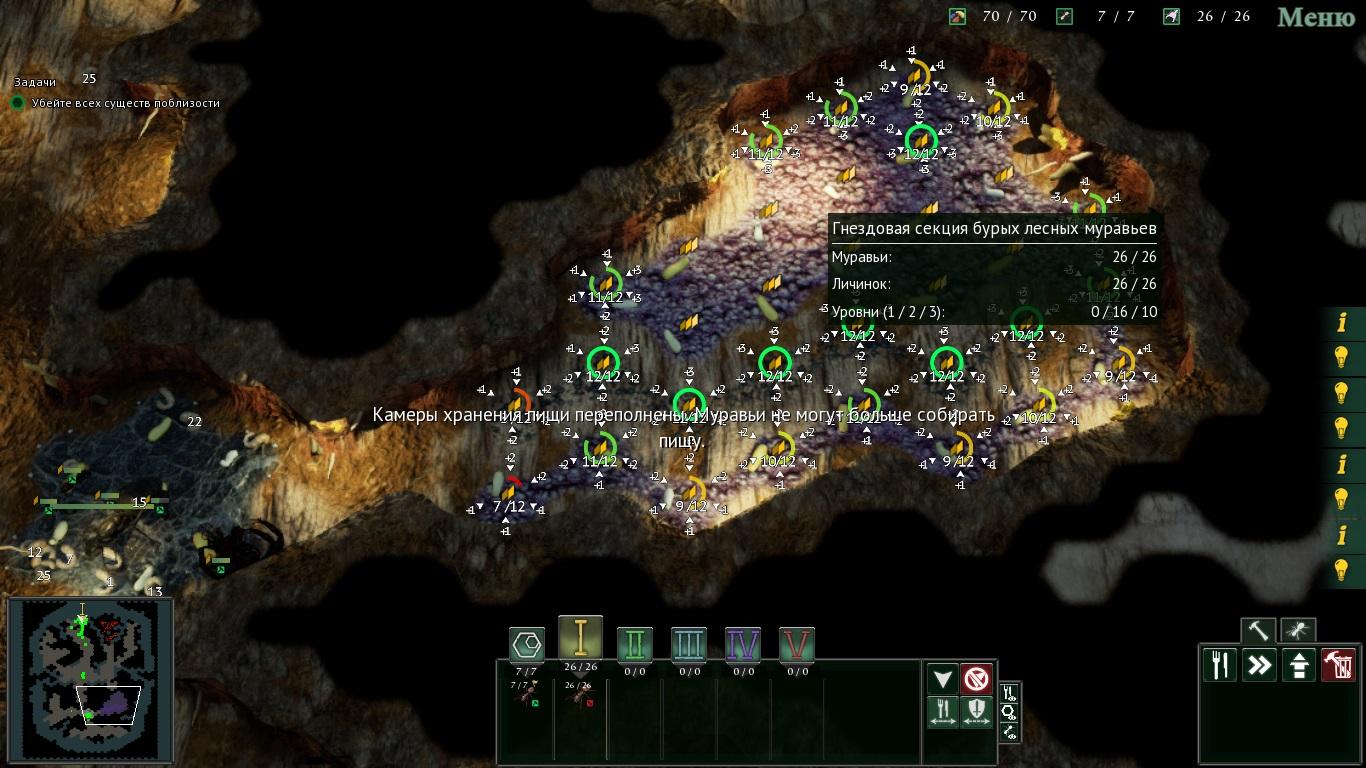Select the fork-and-knife food storage tile
This screenshot has width=1366, height=768.
point(1220,665)
